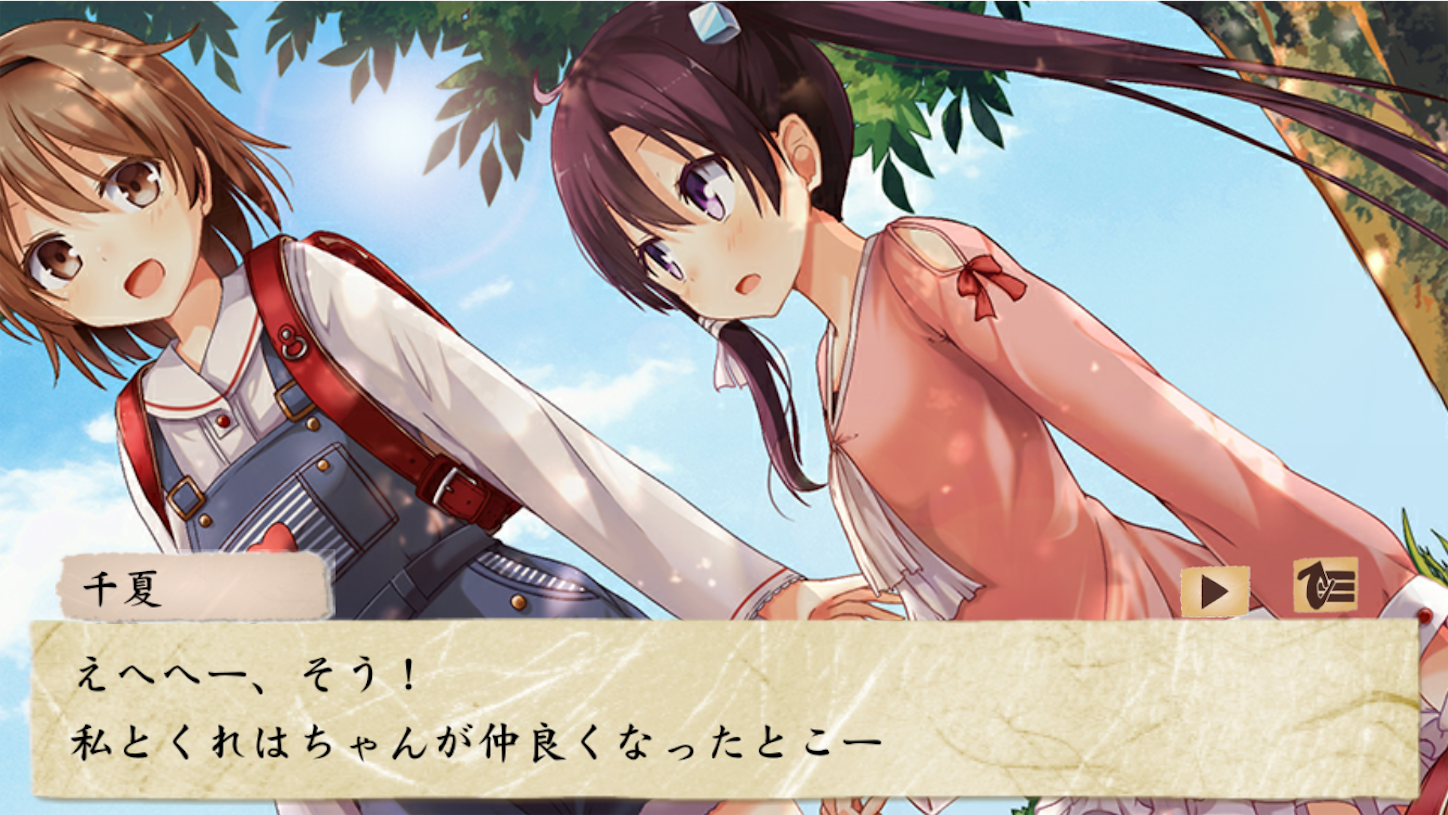This screenshot has width=1448, height=815.
Task: Click the arrow on the backlog icon
Action: coord(1313,588)
